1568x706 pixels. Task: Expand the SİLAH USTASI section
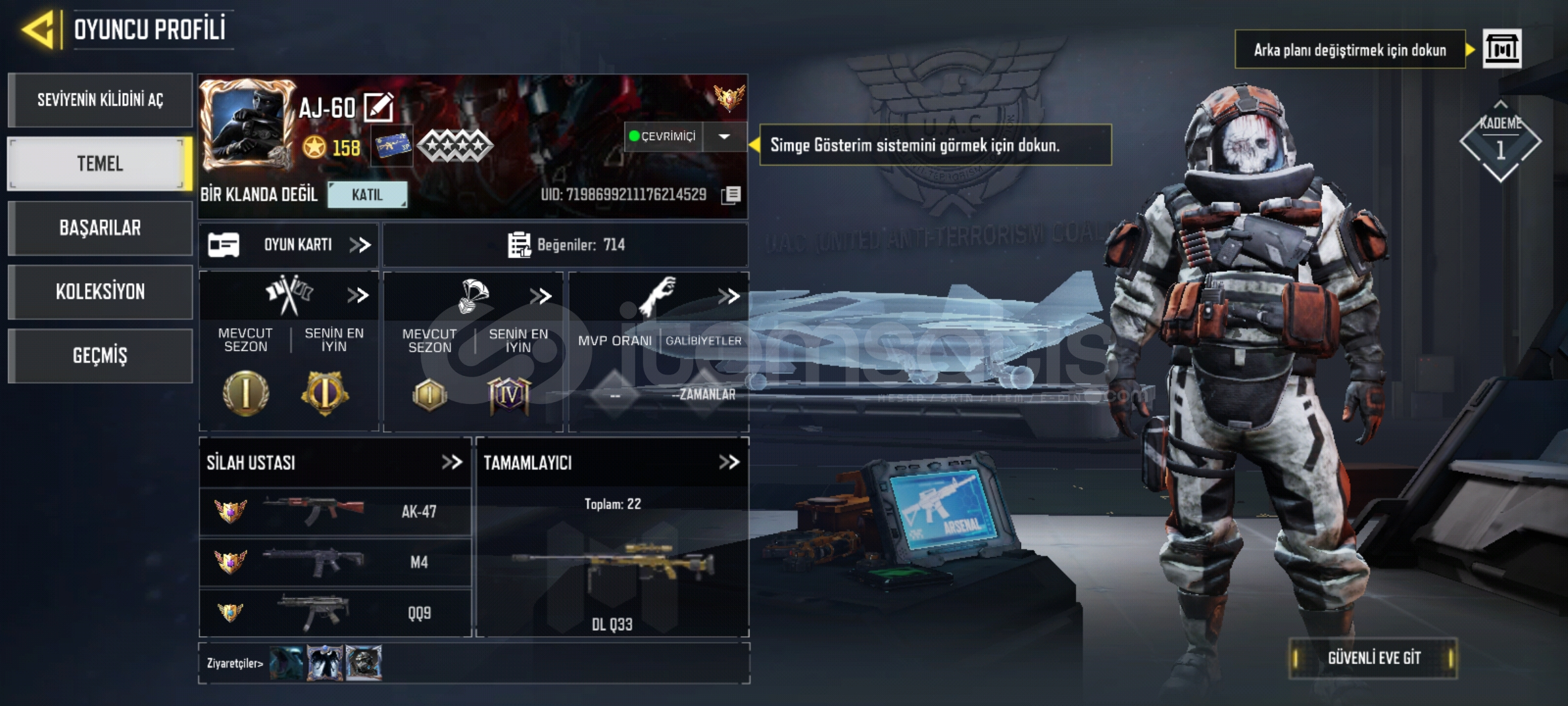(451, 463)
